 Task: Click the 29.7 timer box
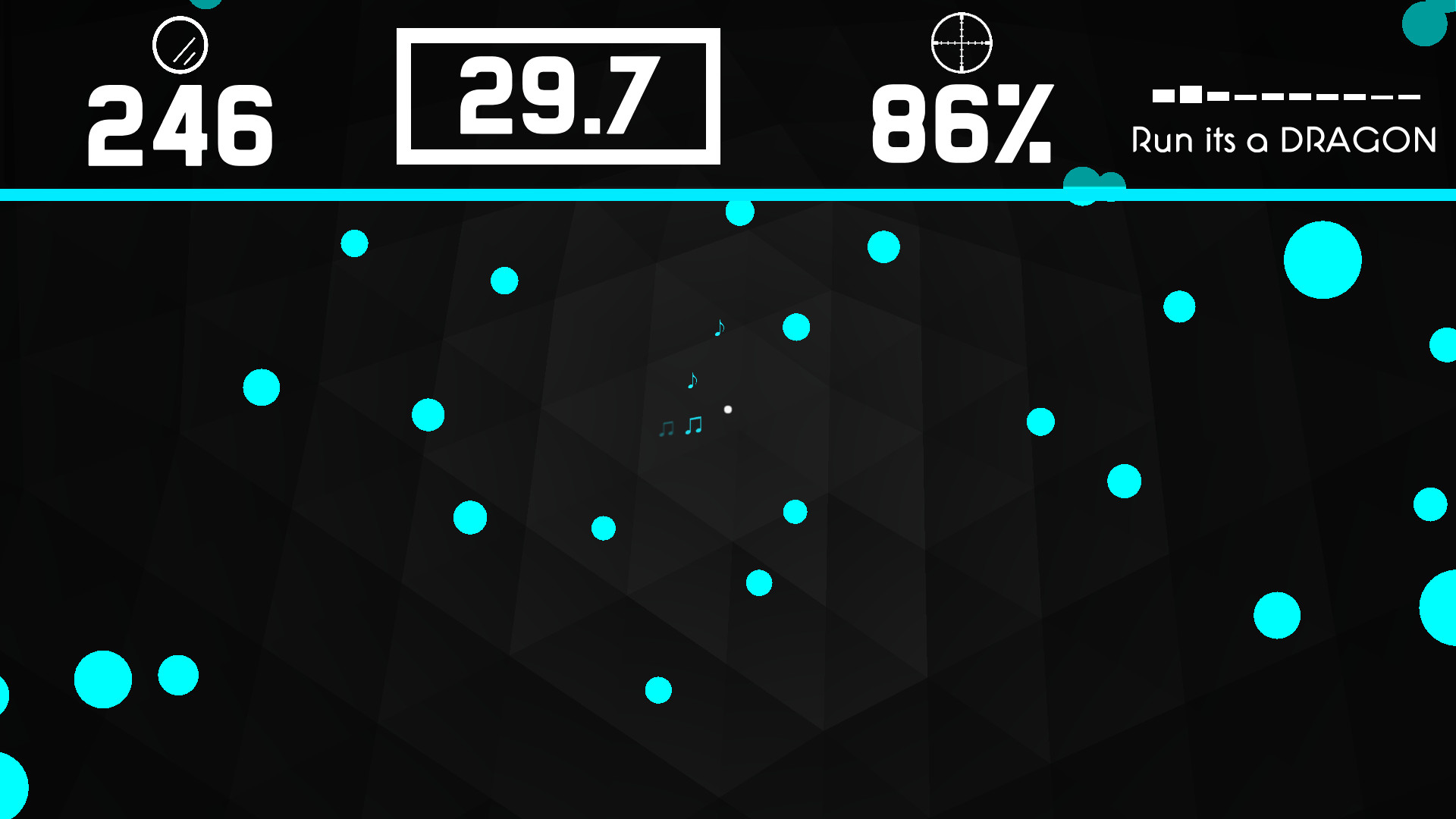click(x=557, y=96)
